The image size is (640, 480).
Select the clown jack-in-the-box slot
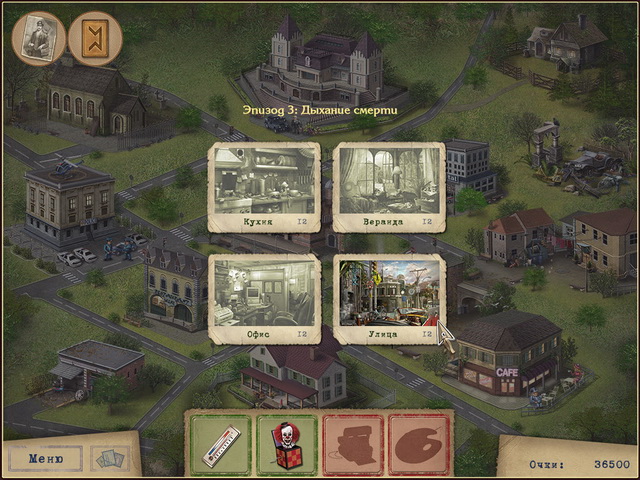(286, 444)
